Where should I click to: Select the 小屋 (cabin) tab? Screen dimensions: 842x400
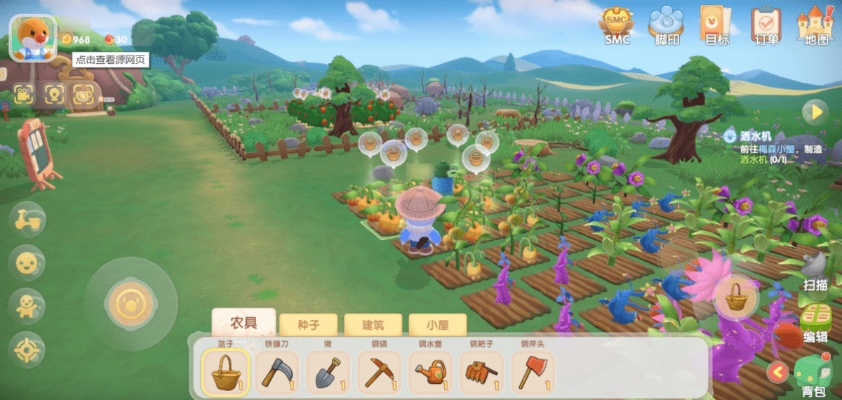click(437, 324)
